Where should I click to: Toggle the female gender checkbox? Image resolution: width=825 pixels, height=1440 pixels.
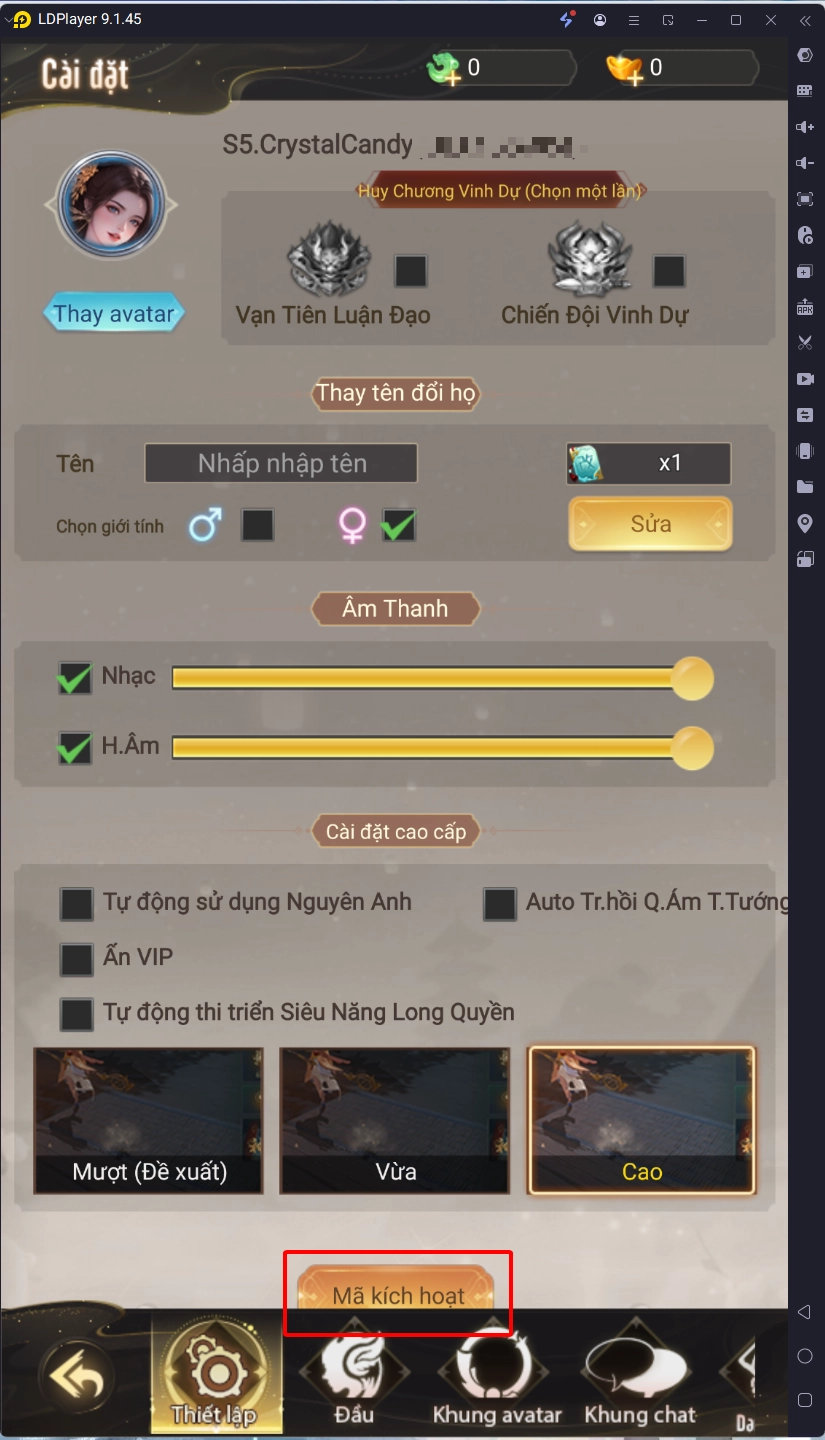pos(398,525)
